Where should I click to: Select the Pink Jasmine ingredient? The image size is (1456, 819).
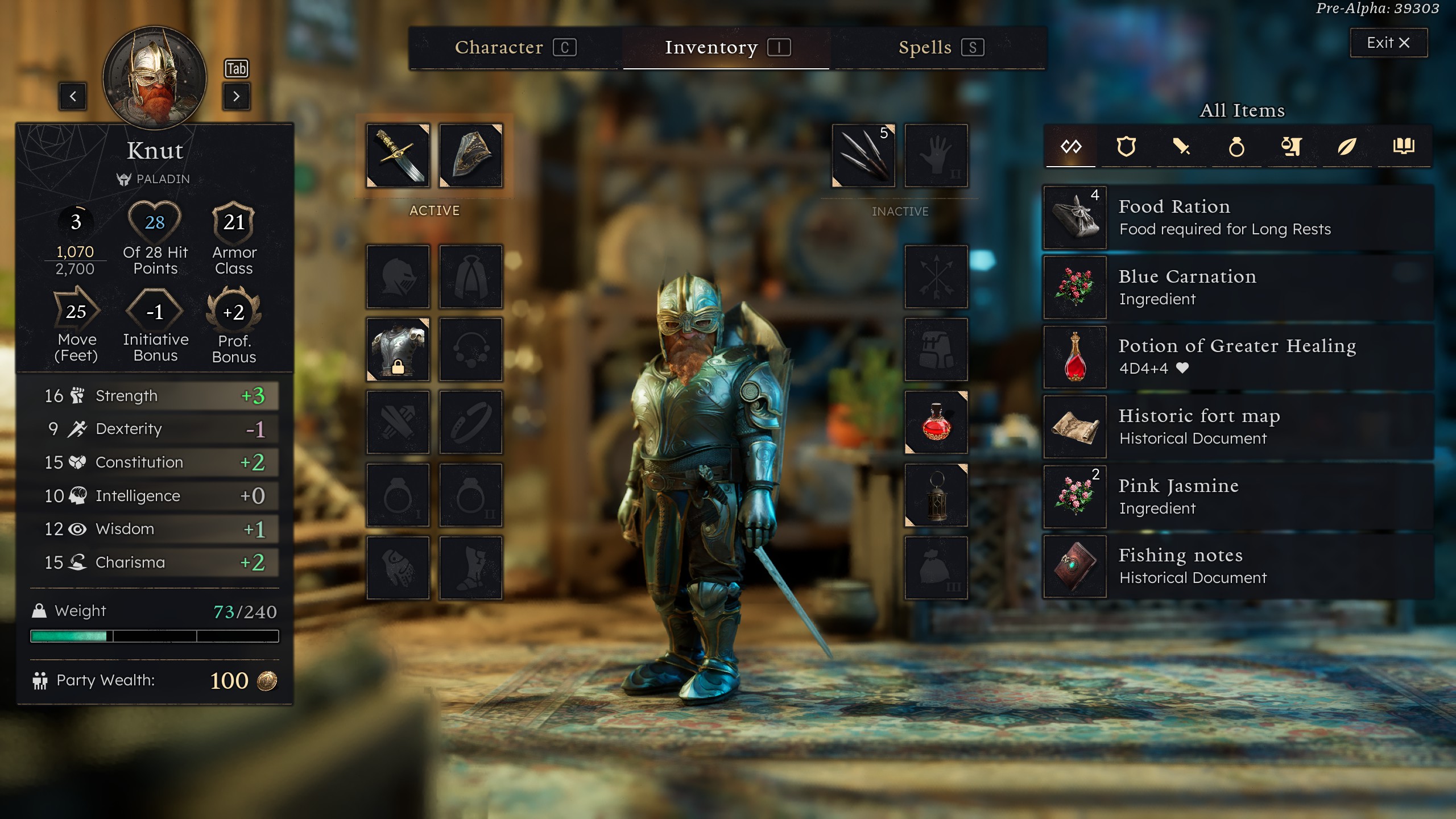[1239, 497]
